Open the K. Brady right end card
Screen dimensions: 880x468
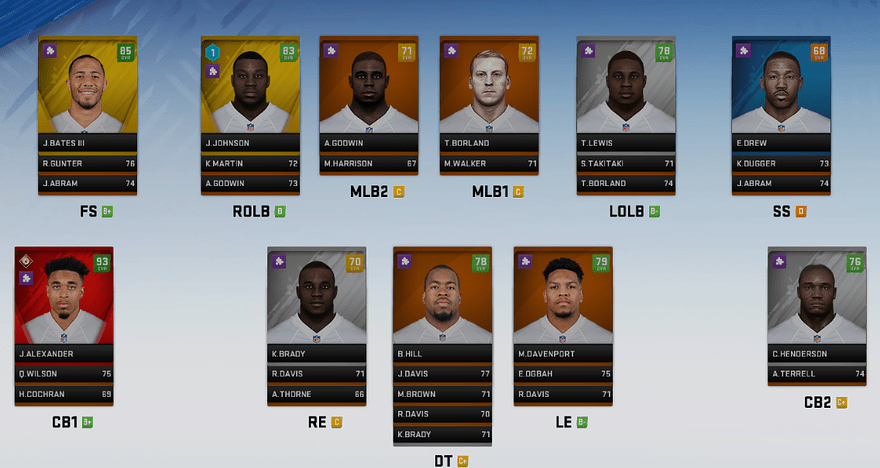[316, 298]
